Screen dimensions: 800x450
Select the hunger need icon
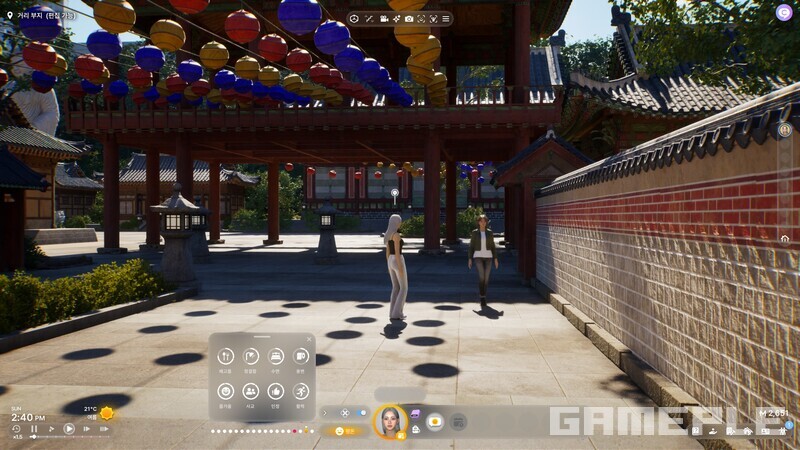click(x=225, y=357)
